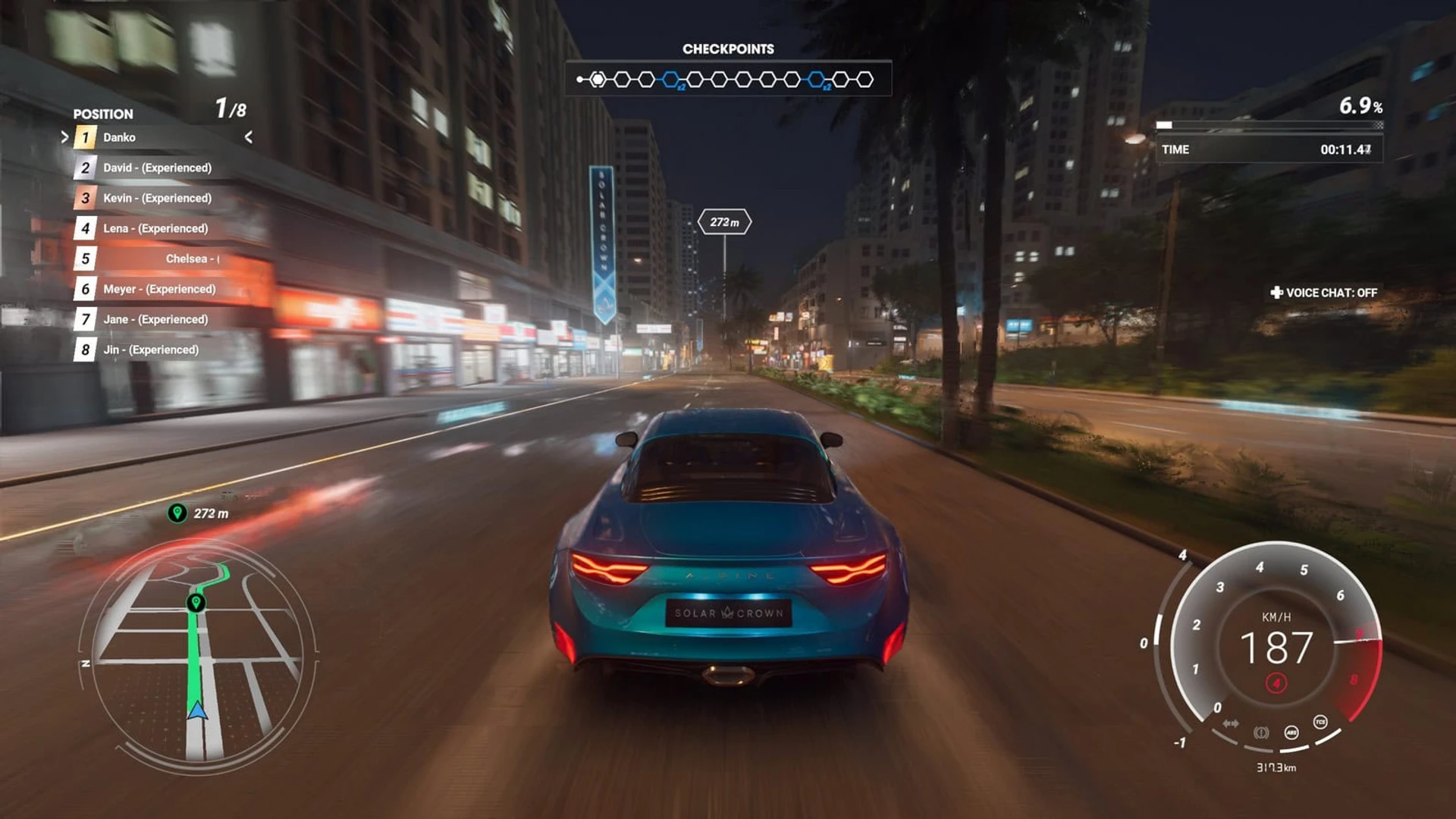
Task: Open the circular minimap
Action: click(199, 656)
